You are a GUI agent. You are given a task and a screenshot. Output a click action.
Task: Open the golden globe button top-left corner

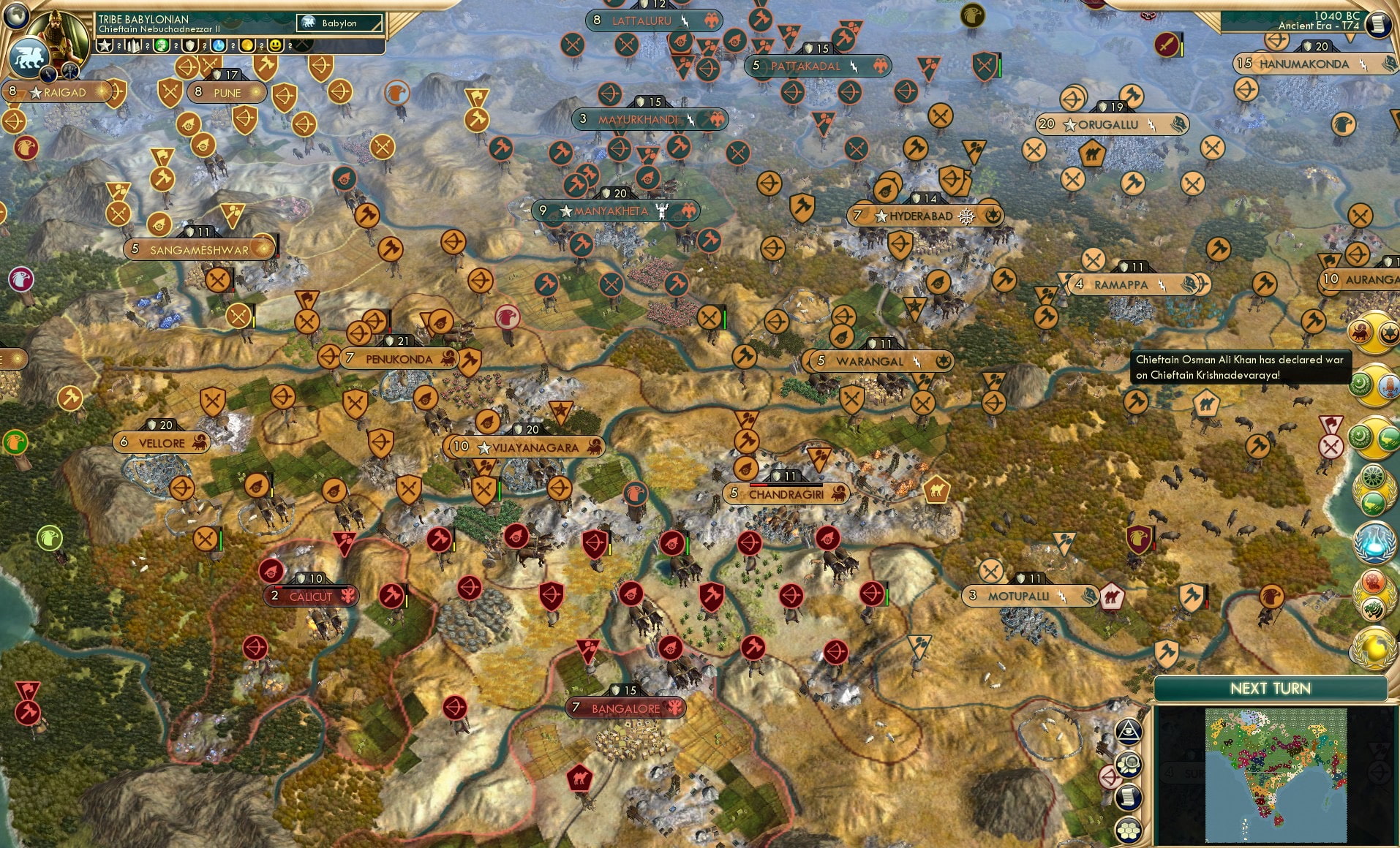click(x=15, y=16)
